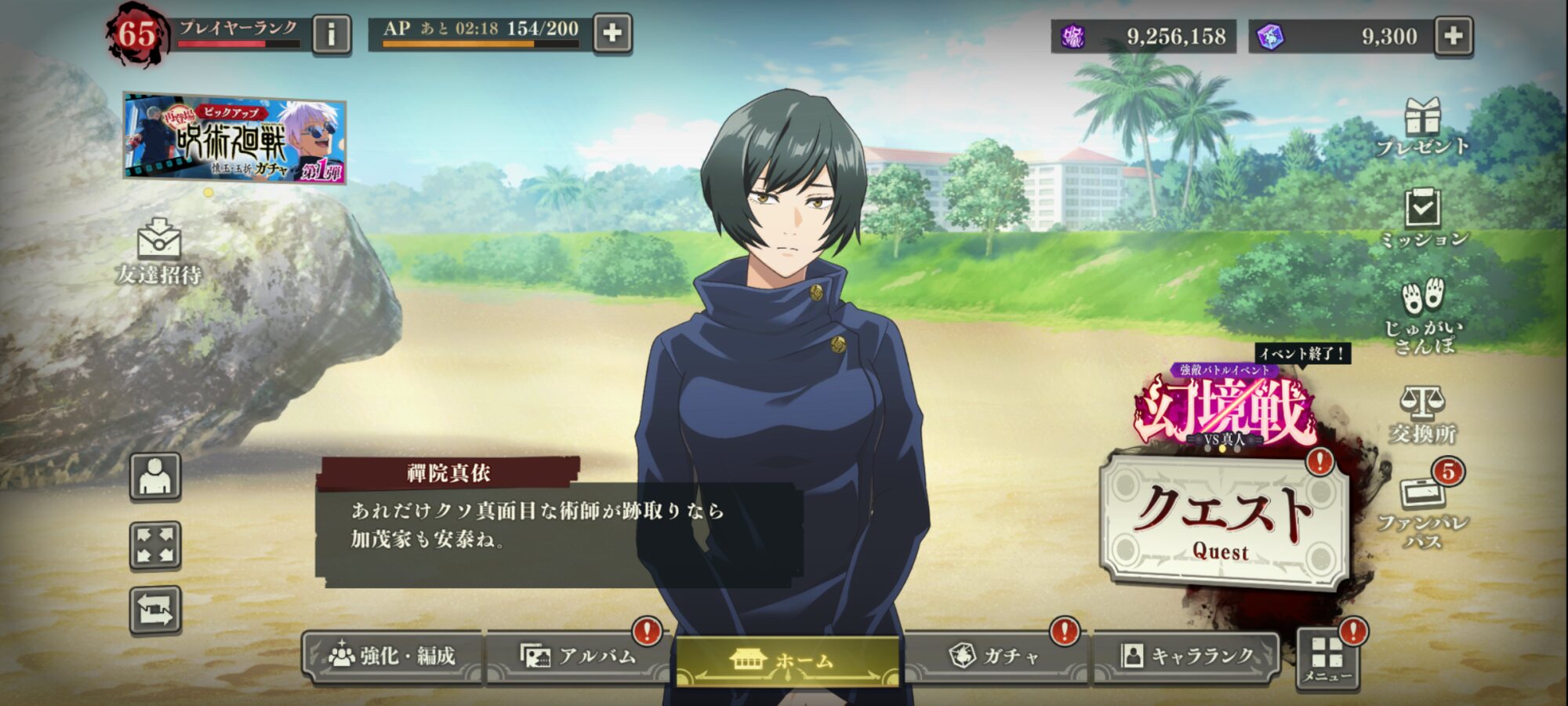1568x706 pixels.
Task: Open the 幻境戦 battle event banner
Action: pos(1225,409)
